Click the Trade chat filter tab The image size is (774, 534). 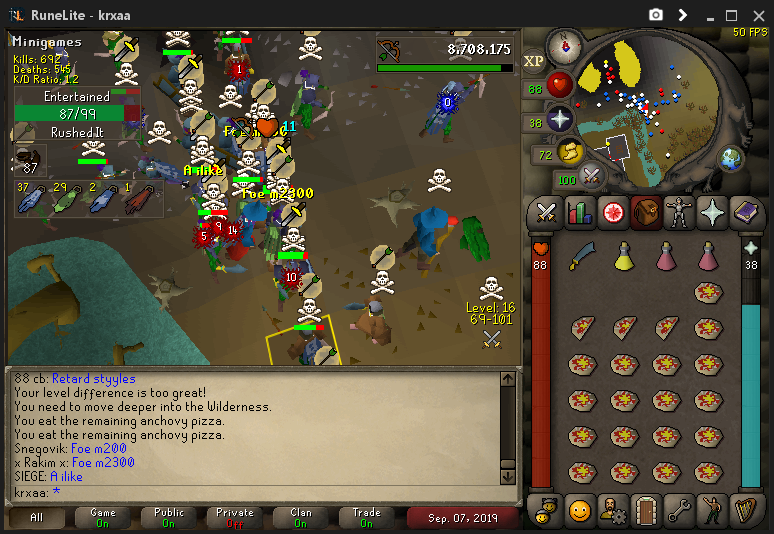[x=366, y=518]
